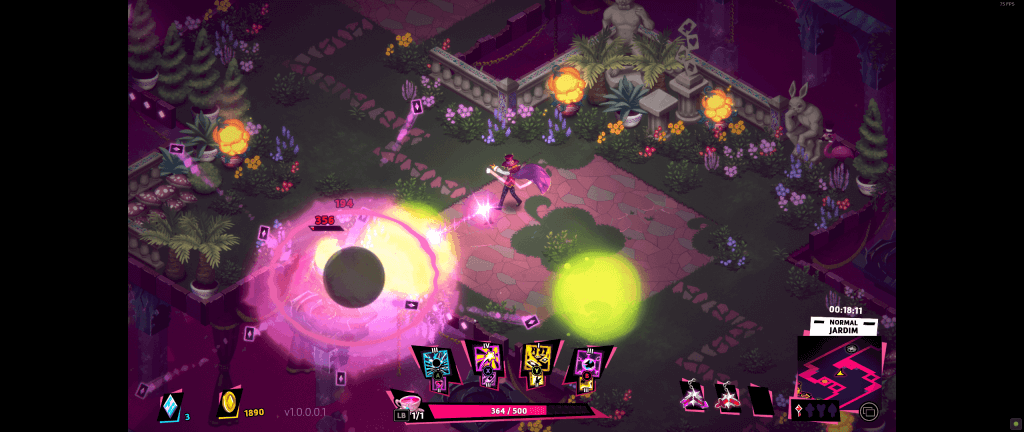1024x432 pixels.
Task: Click the overlapping-windows button beside the minimap
Action: (868, 410)
